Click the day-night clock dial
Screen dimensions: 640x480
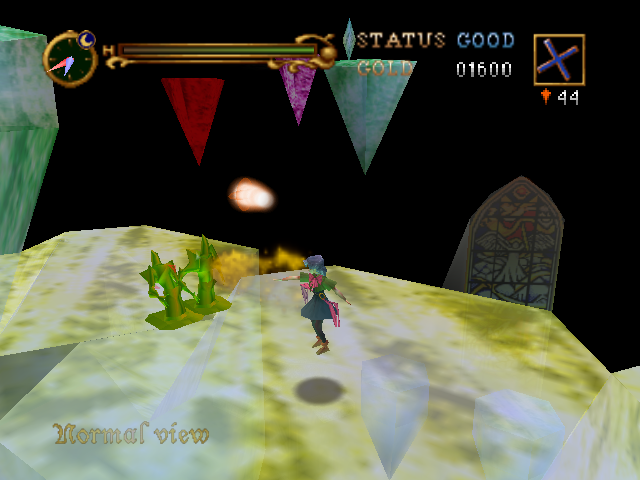point(70,58)
